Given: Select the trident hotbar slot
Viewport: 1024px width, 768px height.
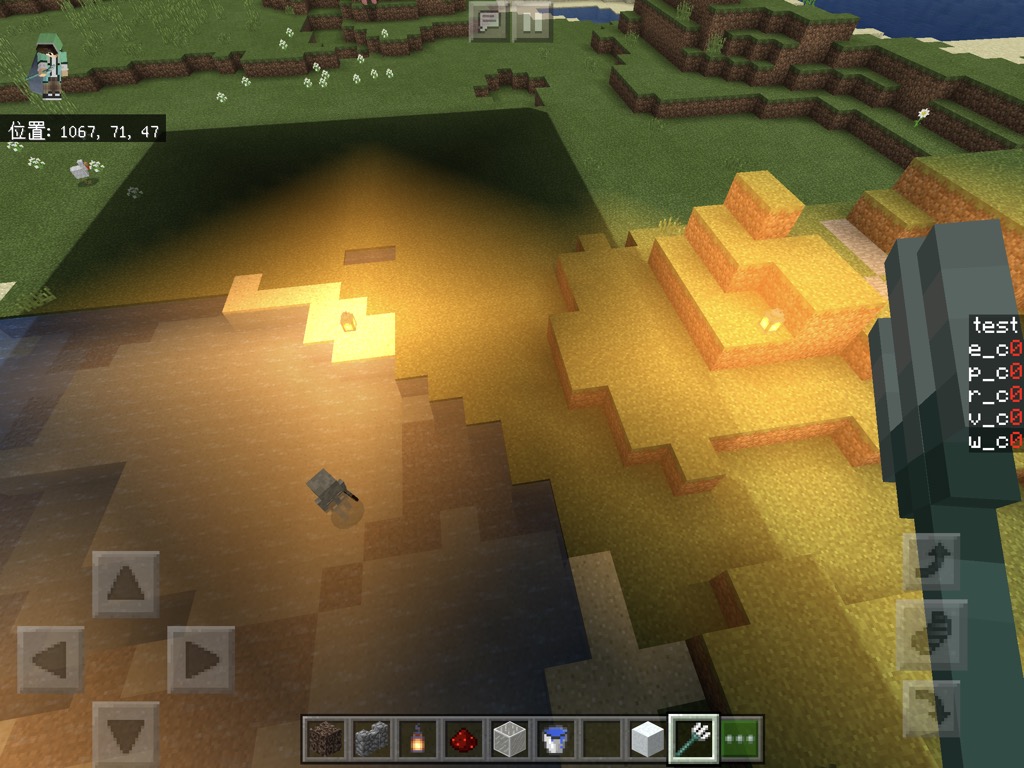Looking at the screenshot, I should click(x=693, y=739).
